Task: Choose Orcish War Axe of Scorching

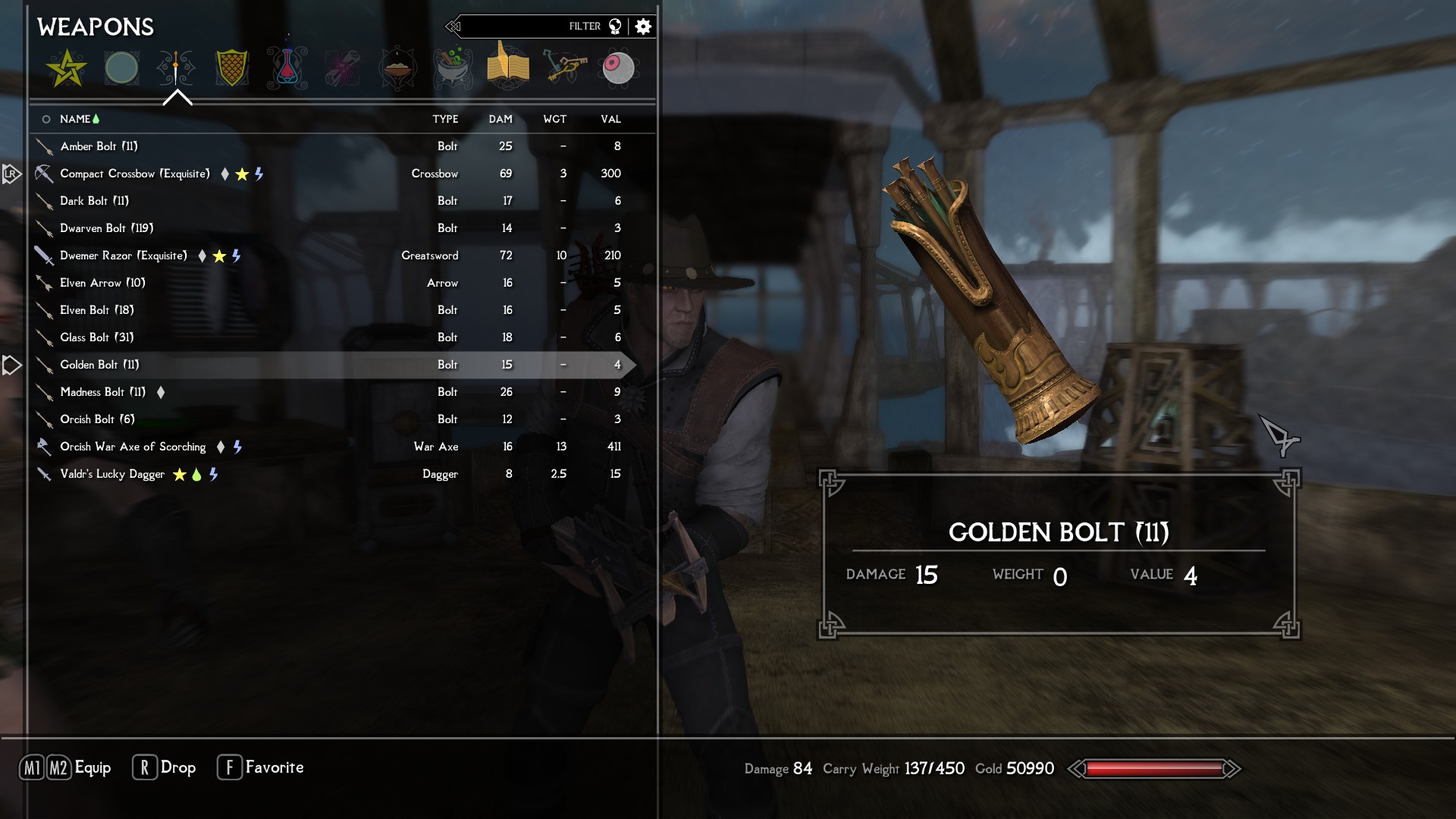Action: pos(133,447)
